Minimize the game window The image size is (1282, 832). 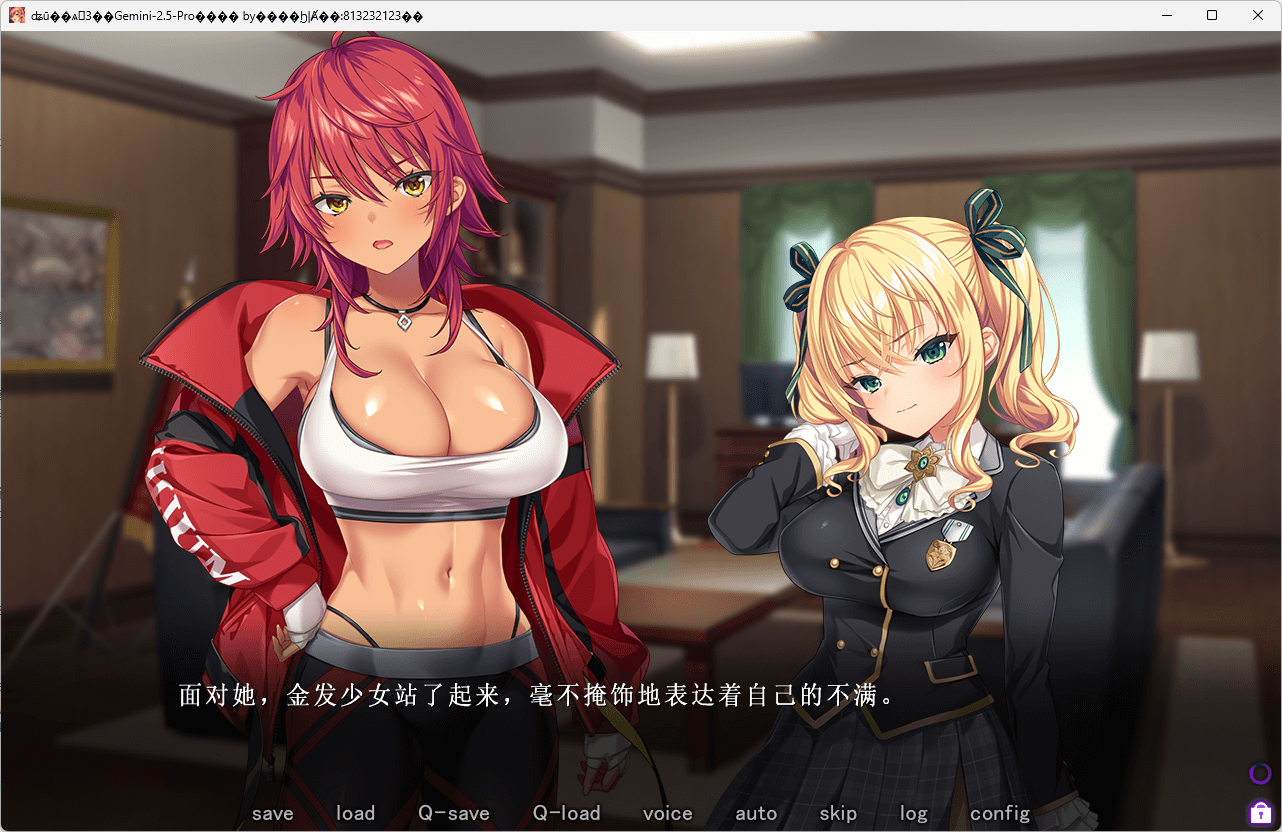click(1166, 15)
